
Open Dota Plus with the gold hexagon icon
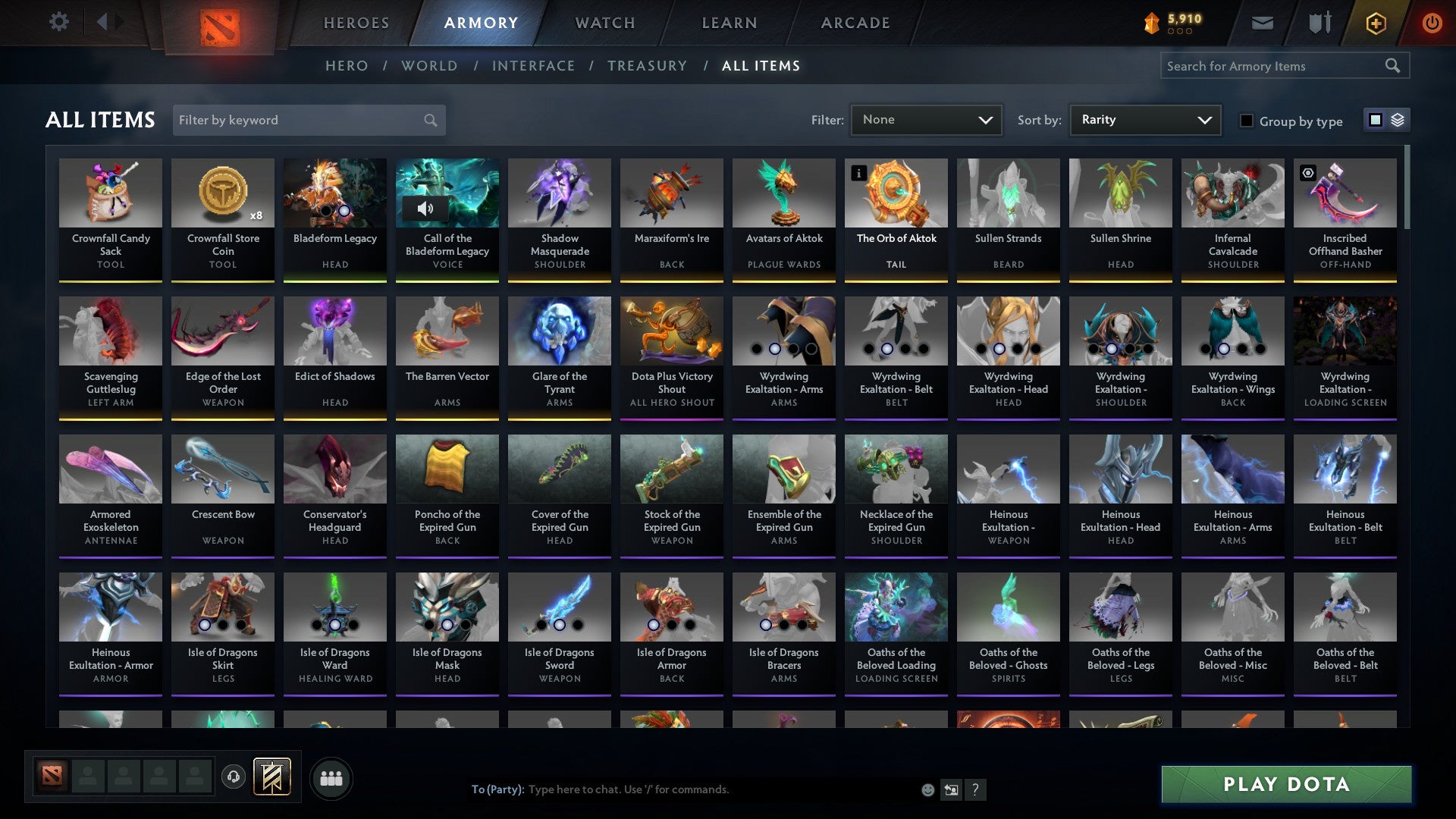click(x=1375, y=22)
